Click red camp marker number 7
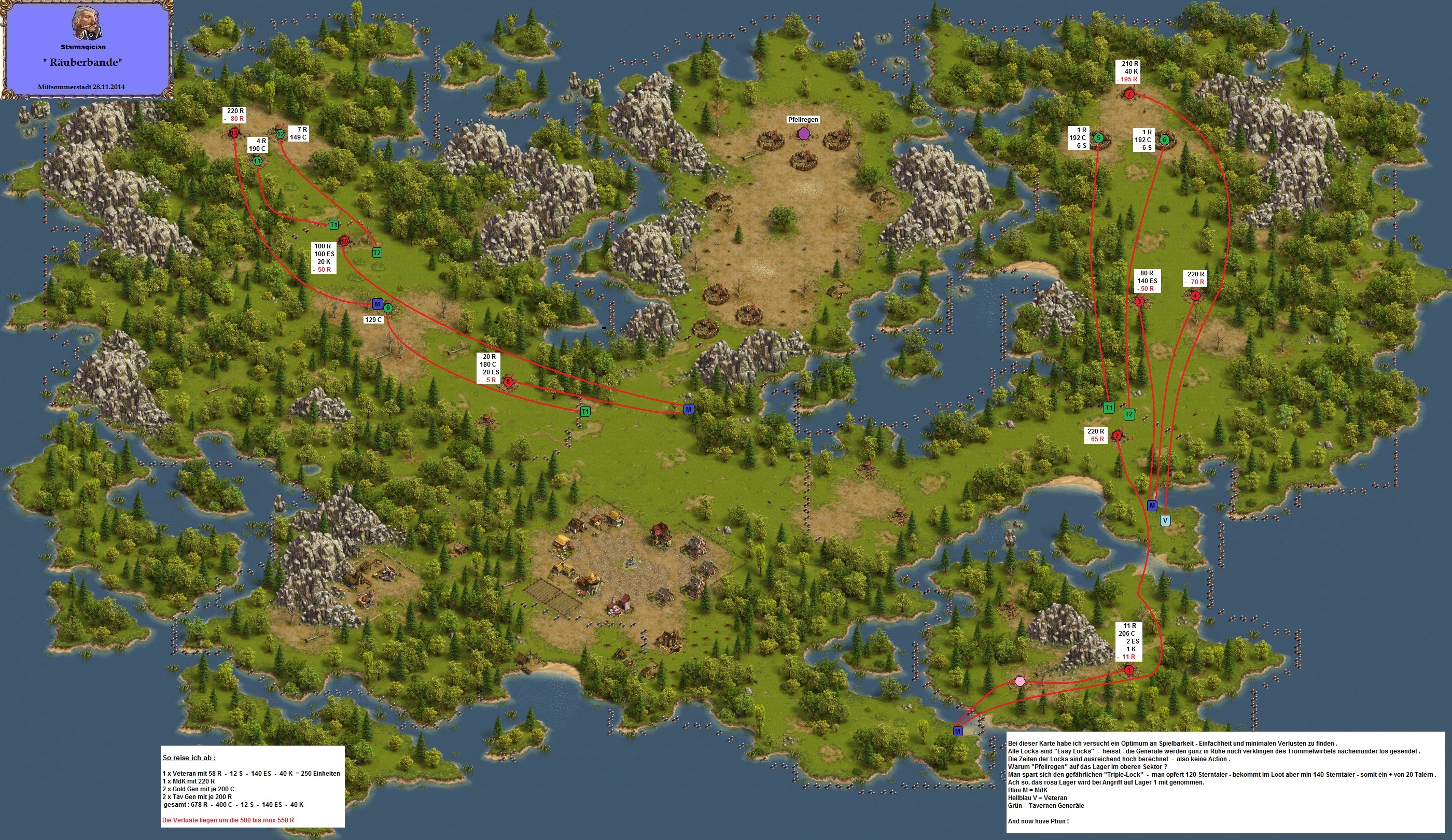Viewport: 1452px width, 840px height. pos(1129,94)
